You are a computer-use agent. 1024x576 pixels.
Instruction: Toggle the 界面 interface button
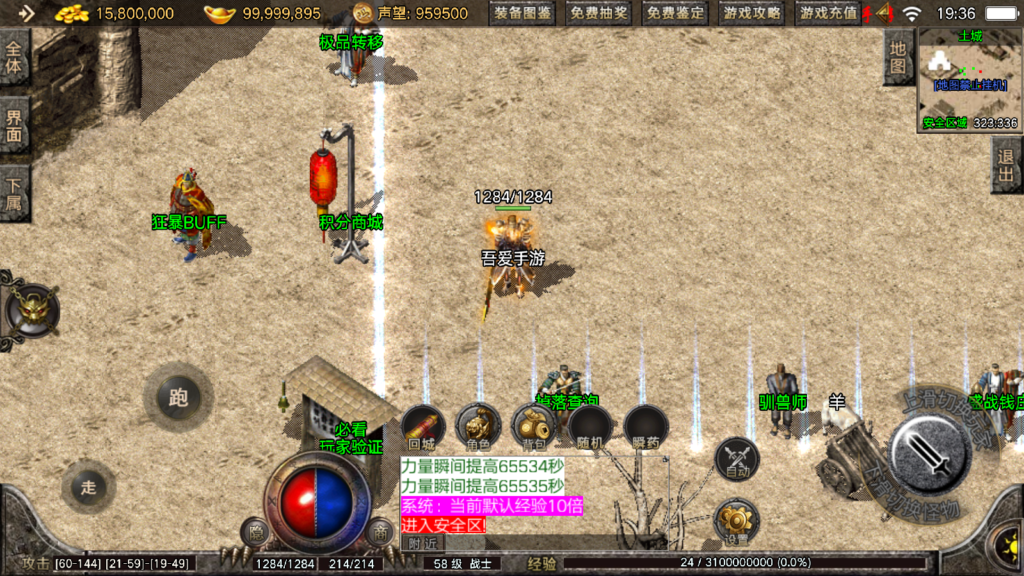click(13, 125)
